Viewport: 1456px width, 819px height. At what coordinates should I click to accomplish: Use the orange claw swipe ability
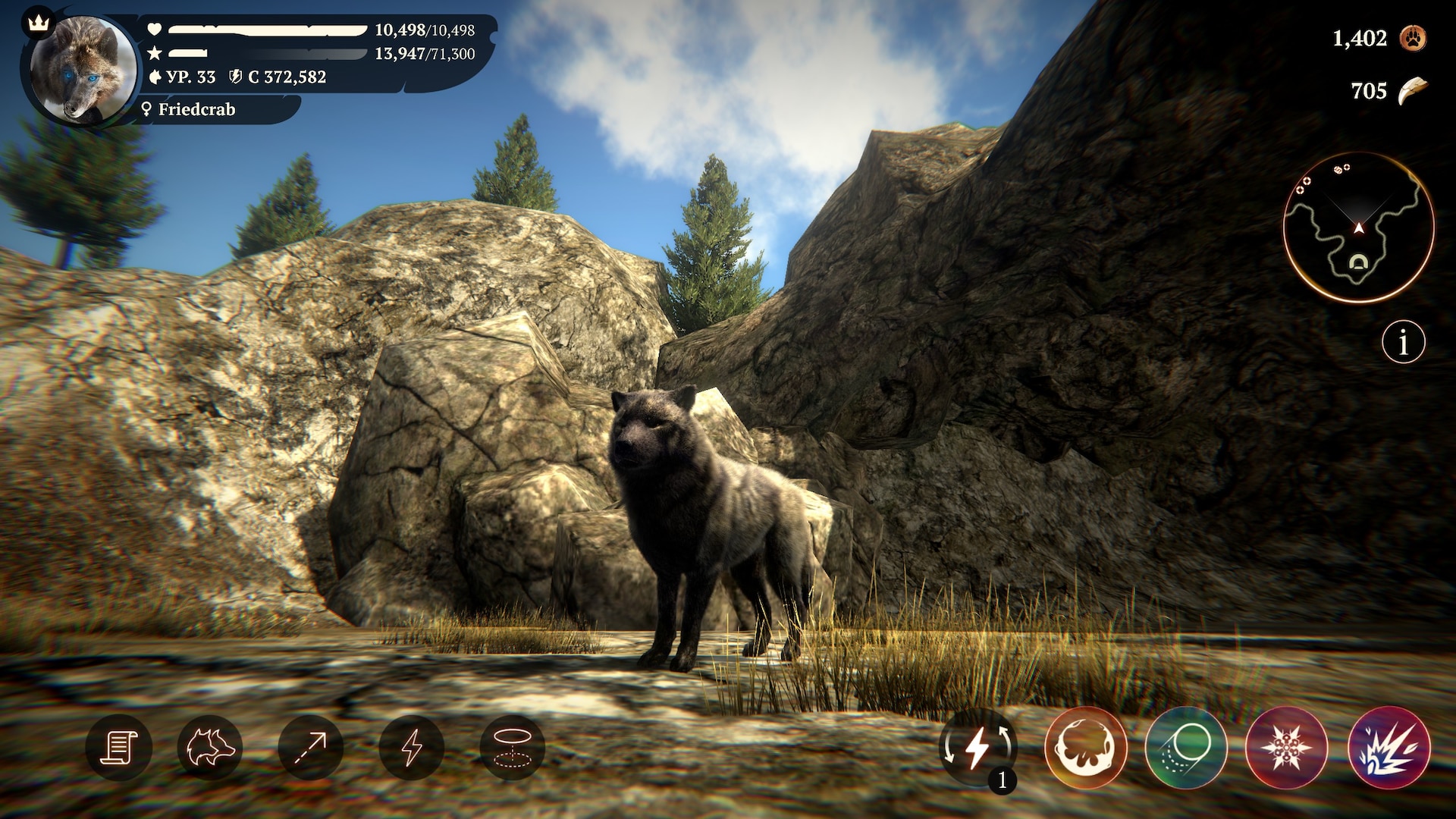click(x=1085, y=748)
